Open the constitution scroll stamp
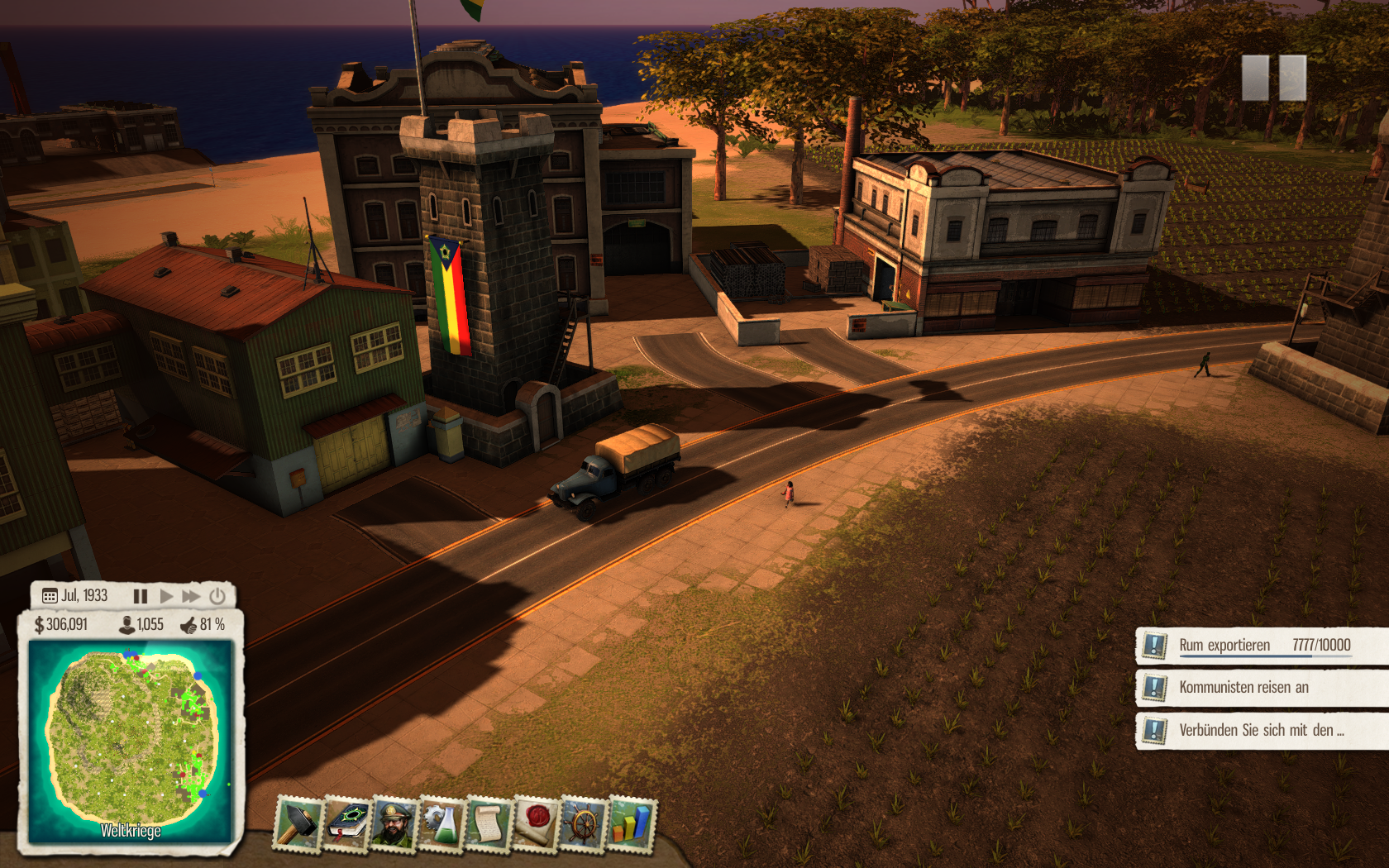The image size is (1389, 868). pos(489,823)
